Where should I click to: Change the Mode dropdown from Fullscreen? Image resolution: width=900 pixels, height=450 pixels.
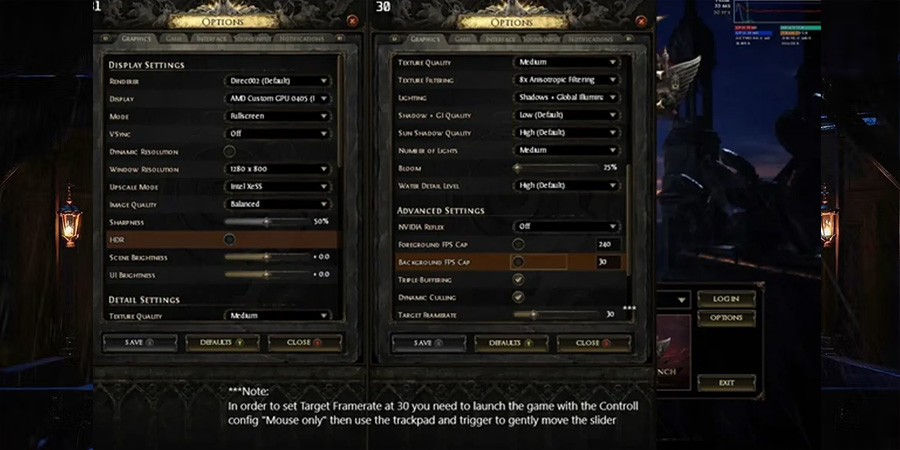[x=277, y=116]
